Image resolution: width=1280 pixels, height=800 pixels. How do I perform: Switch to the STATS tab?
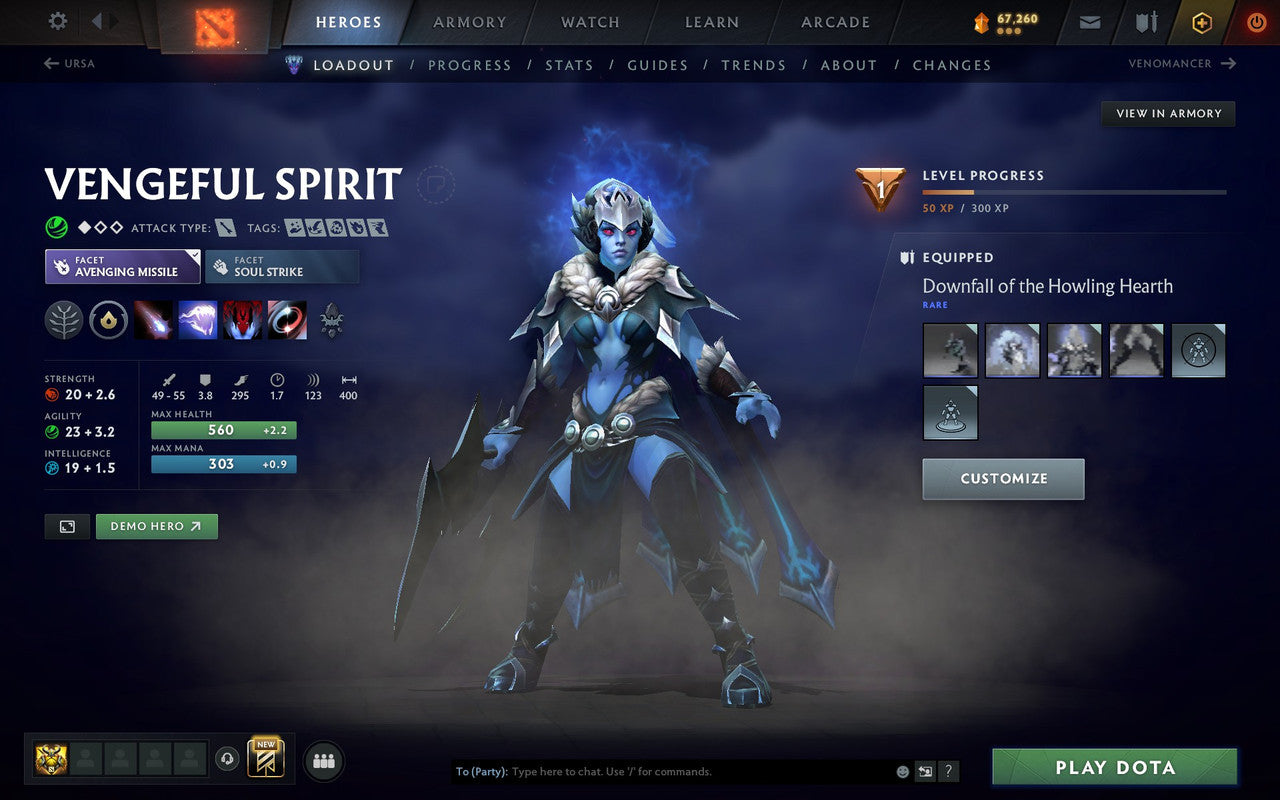pyautogui.click(x=569, y=65)
